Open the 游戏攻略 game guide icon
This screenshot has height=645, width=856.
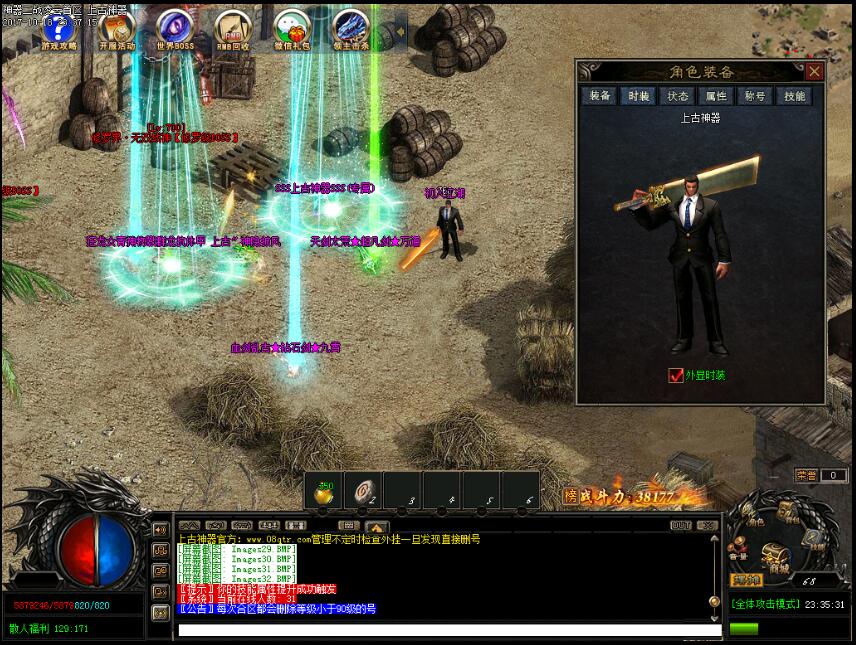[x=58, y=29]
